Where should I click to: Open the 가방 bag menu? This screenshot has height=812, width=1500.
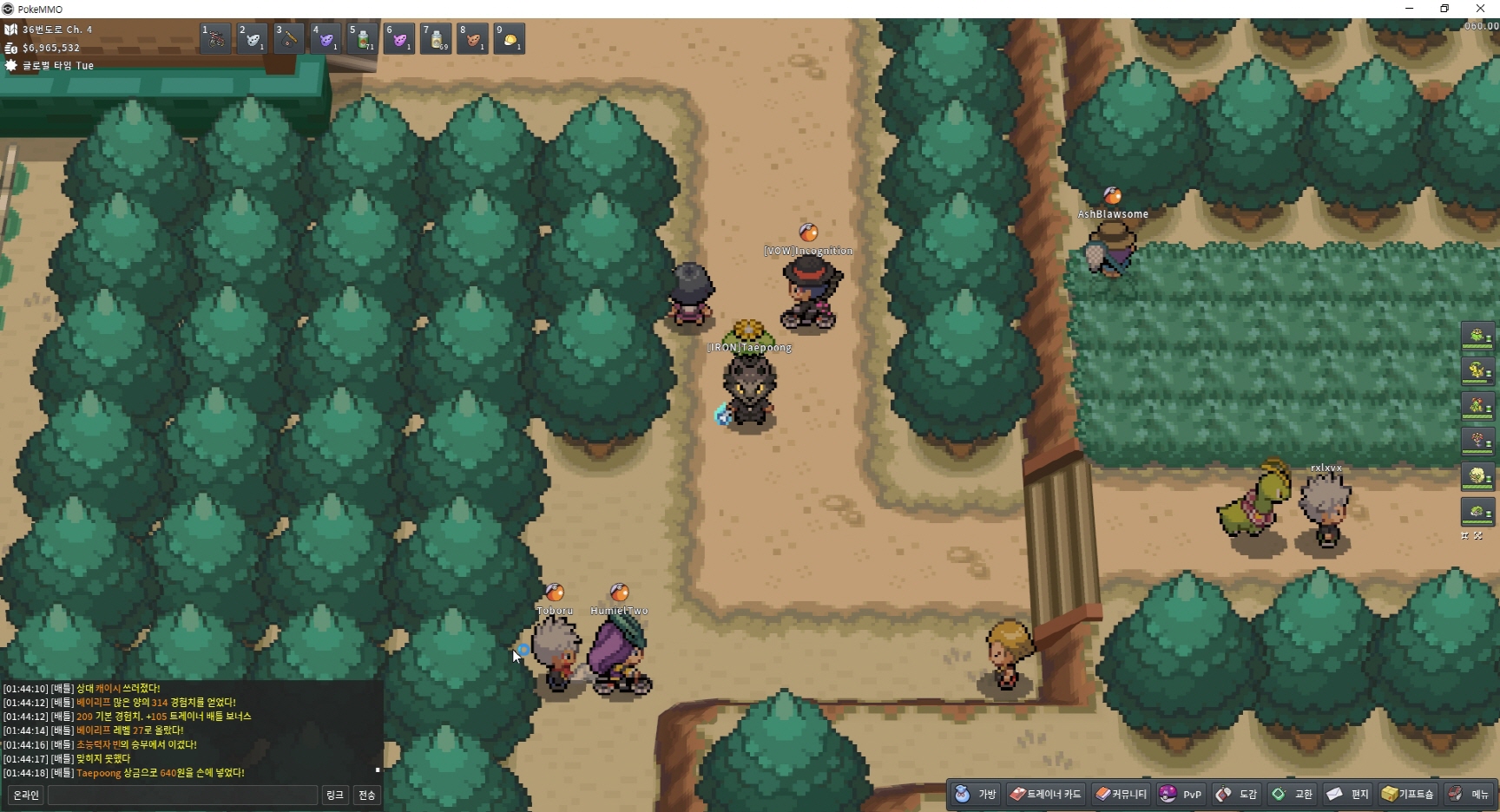click(x=976, y=794)
